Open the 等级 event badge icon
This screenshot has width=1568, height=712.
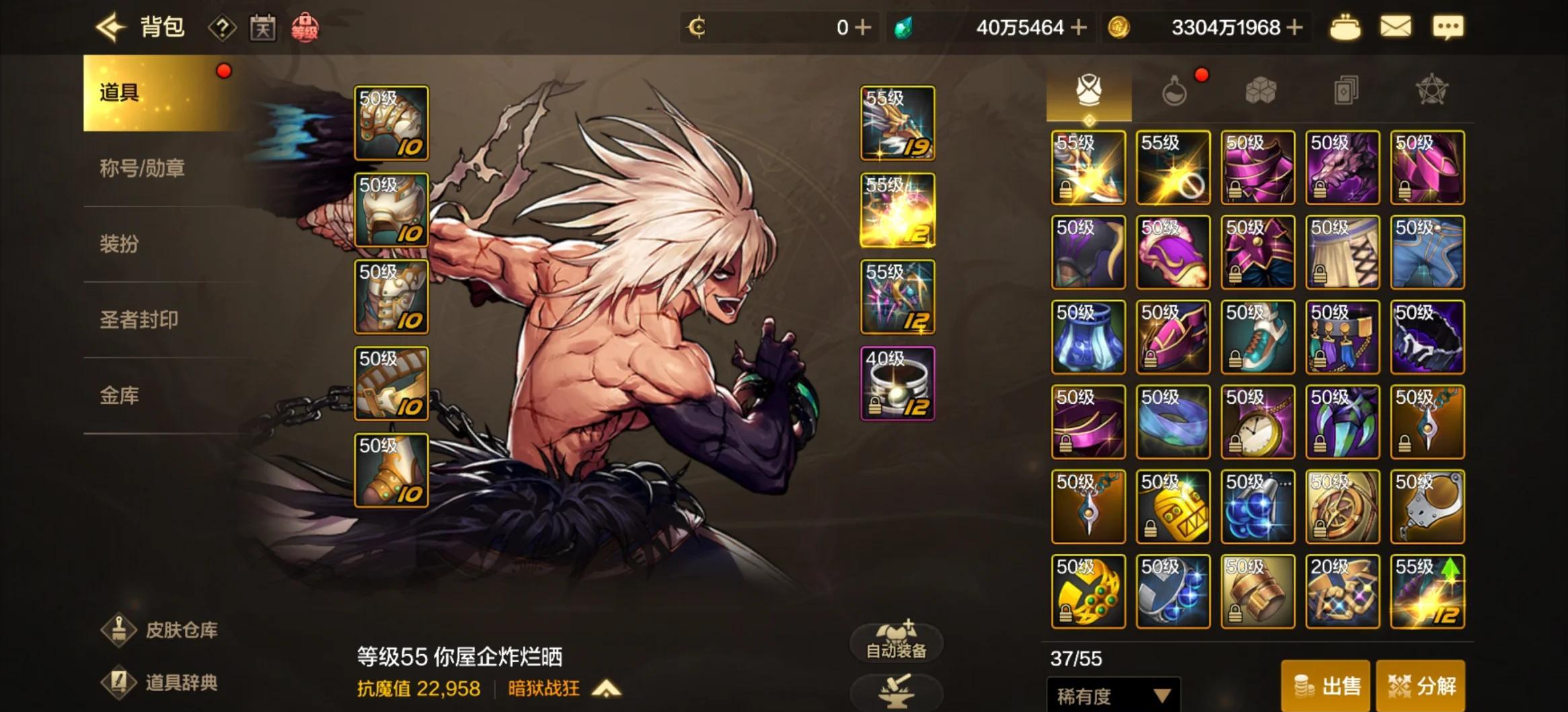point(305,29)
